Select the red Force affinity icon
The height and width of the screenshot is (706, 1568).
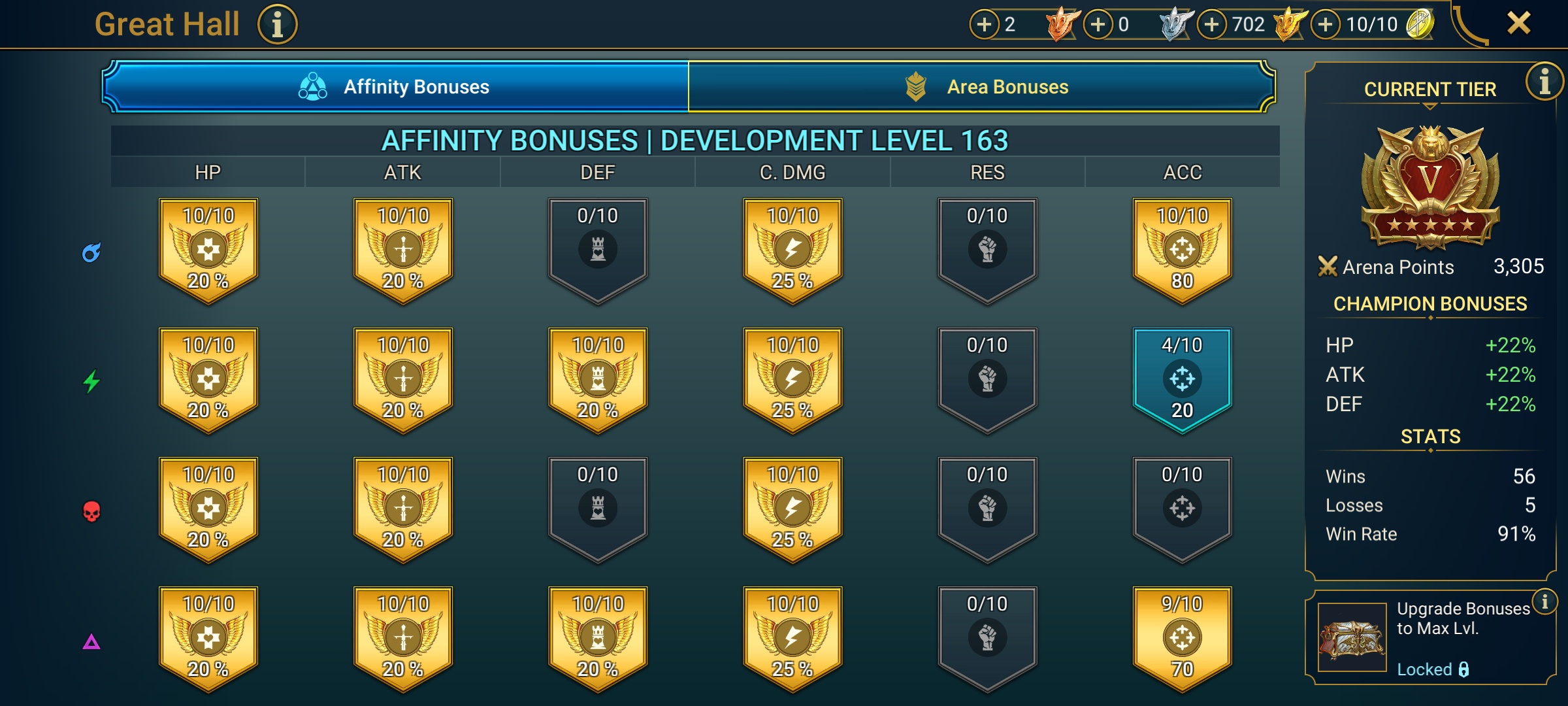pos(91,510)
